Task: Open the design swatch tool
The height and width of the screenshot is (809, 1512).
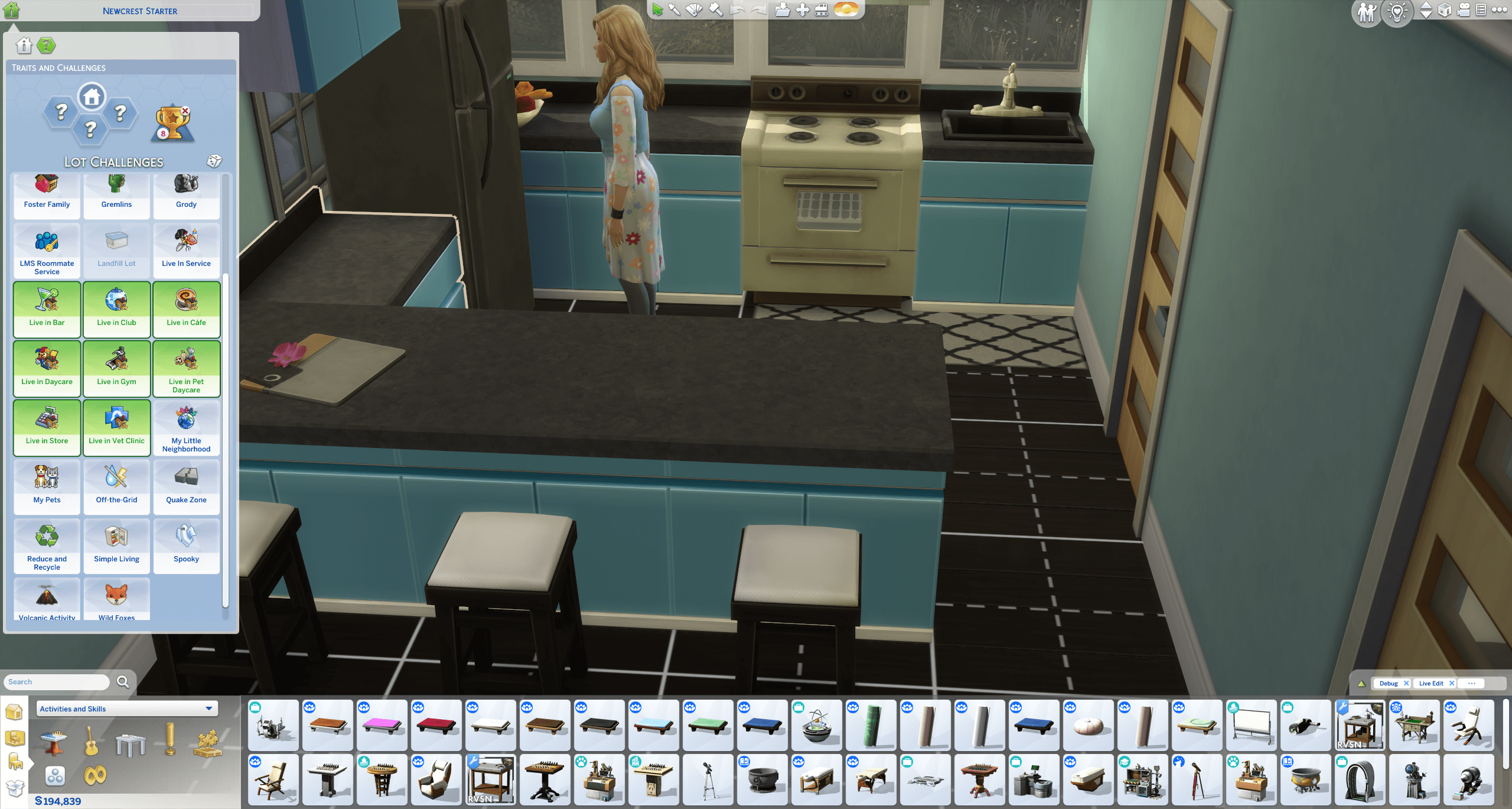Action: (695, 10)
